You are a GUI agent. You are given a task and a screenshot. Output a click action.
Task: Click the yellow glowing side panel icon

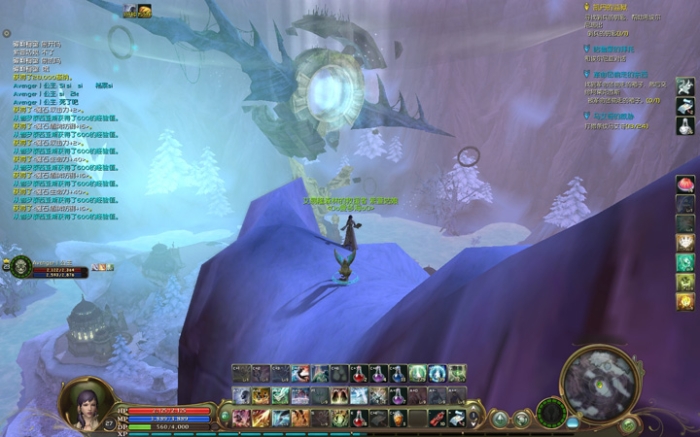tap(685, 302)
